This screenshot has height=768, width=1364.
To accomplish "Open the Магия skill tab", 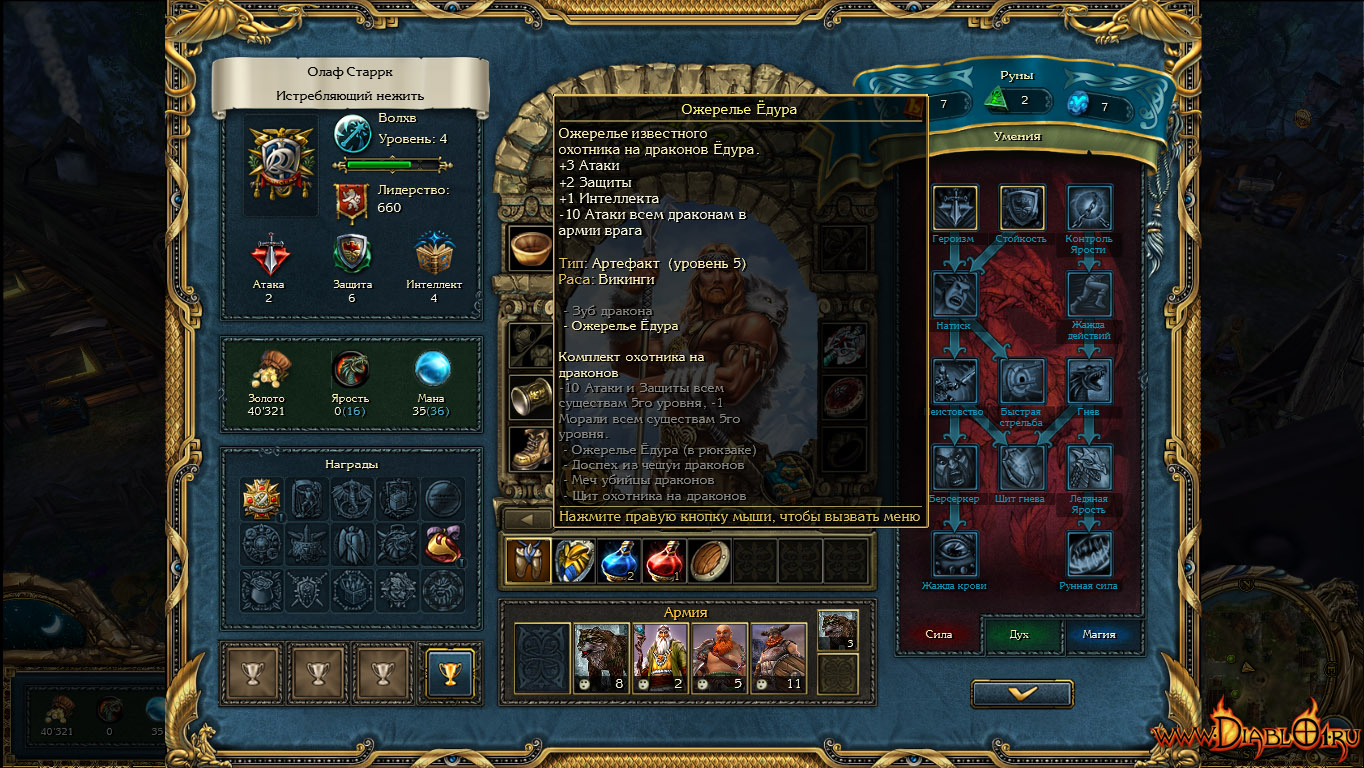I will coord(1099,635).
